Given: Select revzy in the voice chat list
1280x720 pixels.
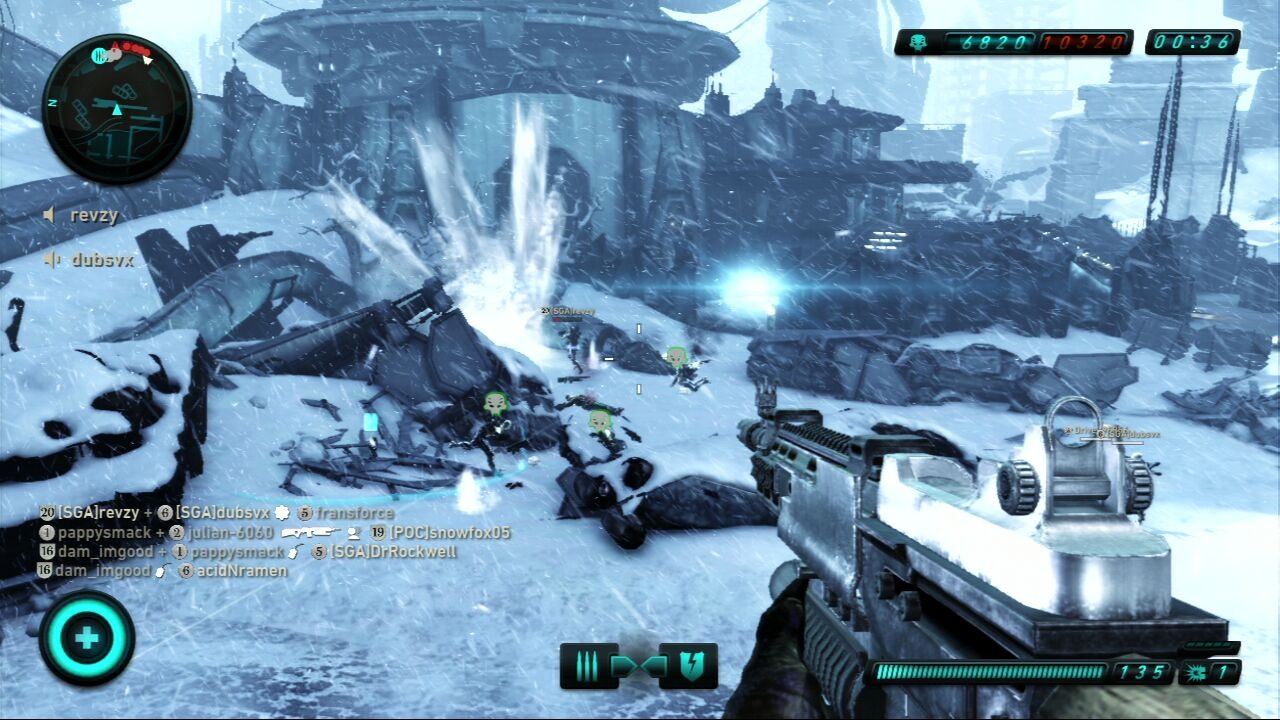Looking at the screenshot, I should click(x=83, y=214).
